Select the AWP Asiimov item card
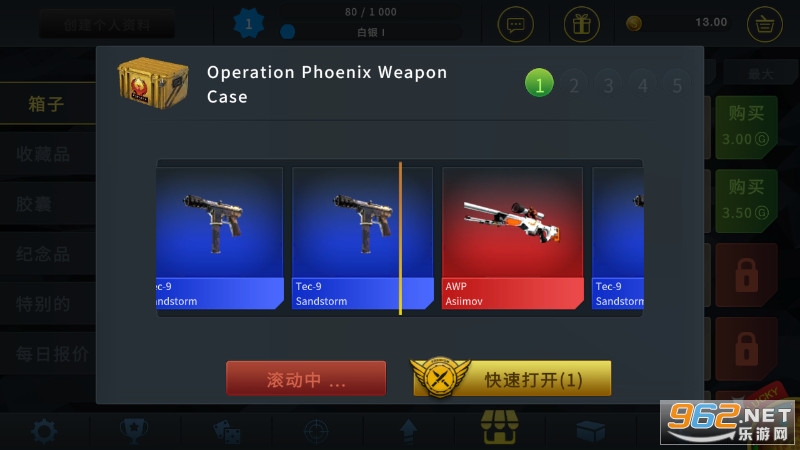This screenshot has width=800, height=450. 512,239
